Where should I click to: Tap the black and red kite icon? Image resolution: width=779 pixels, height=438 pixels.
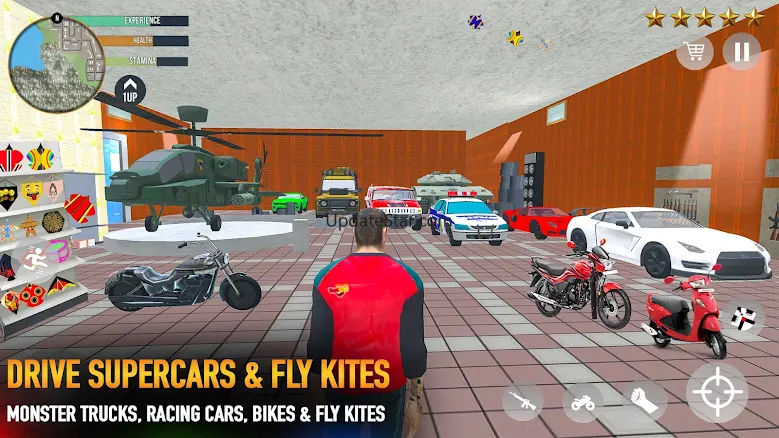(x=744, y=321)
